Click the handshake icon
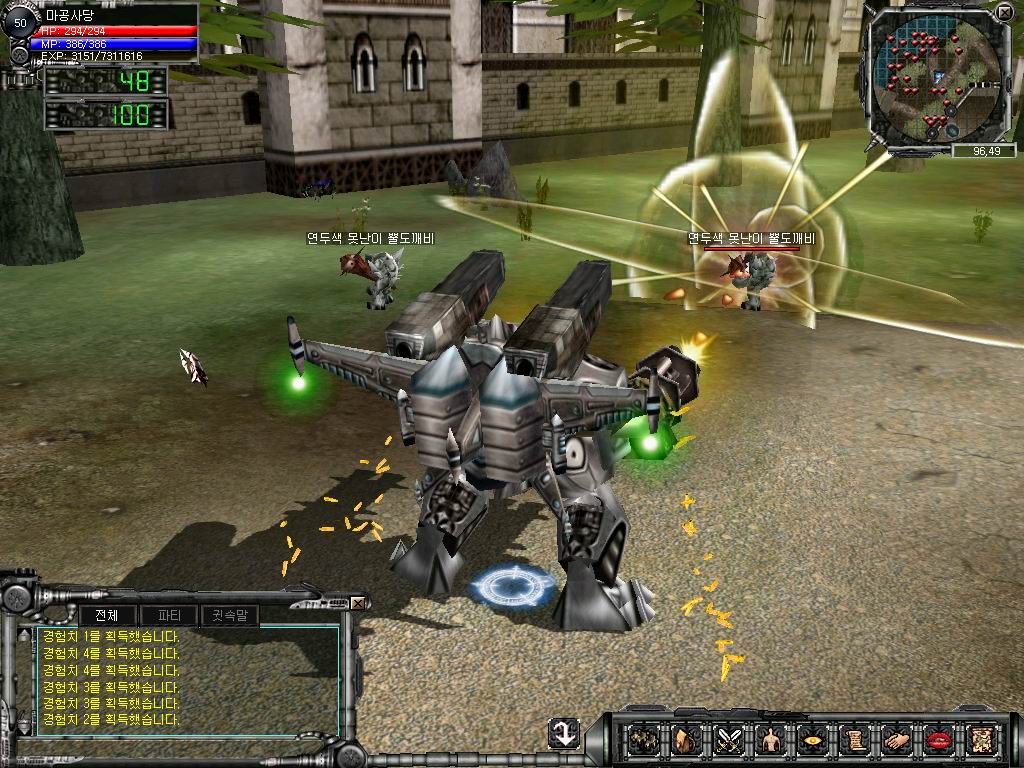The width and height of the screenshot is (1024, 768). click(x=895, y=741)
